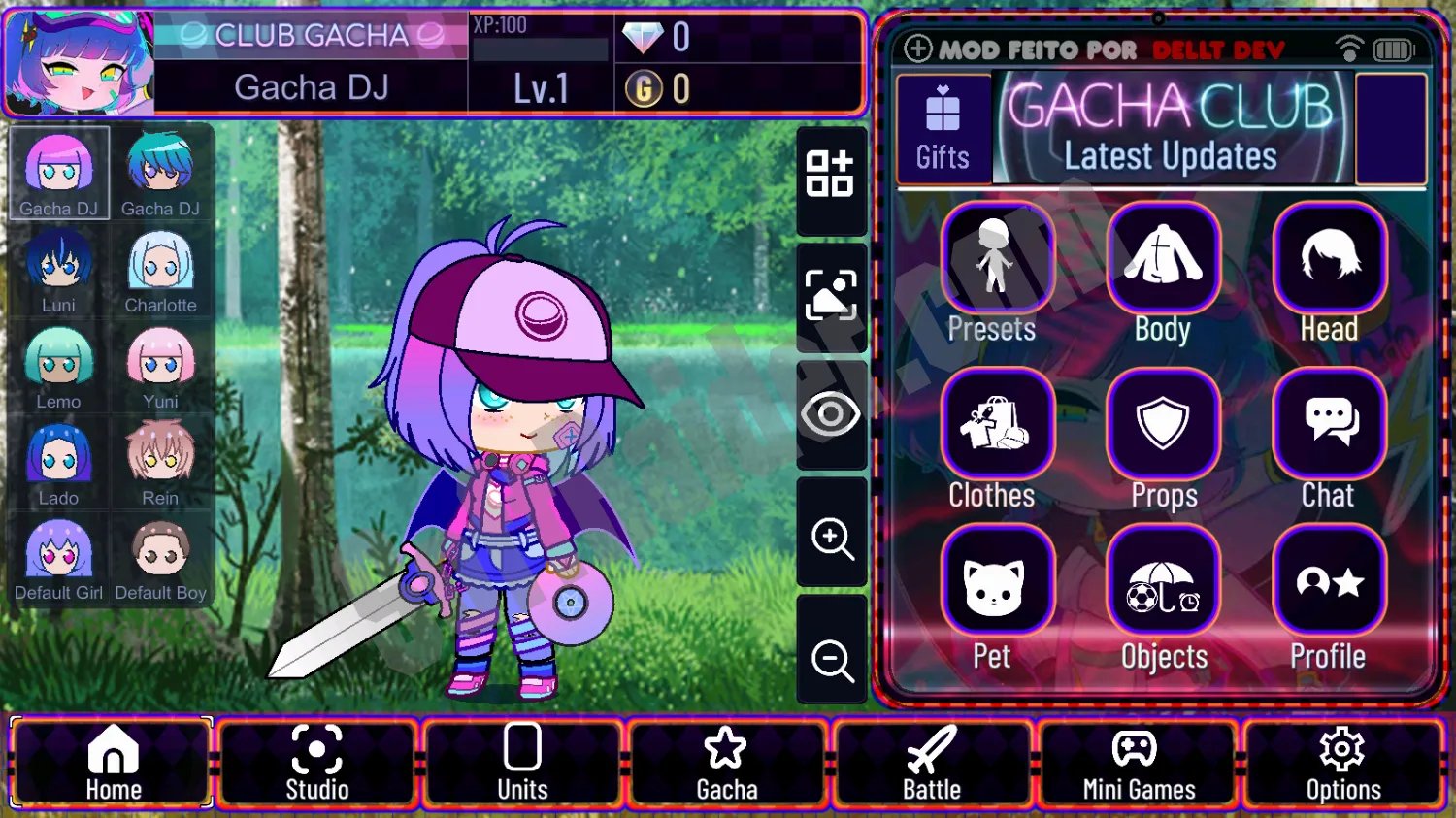Select the Charlotte character slot
The width and height of the screenshot is (1456, 818).
(160, 270)
